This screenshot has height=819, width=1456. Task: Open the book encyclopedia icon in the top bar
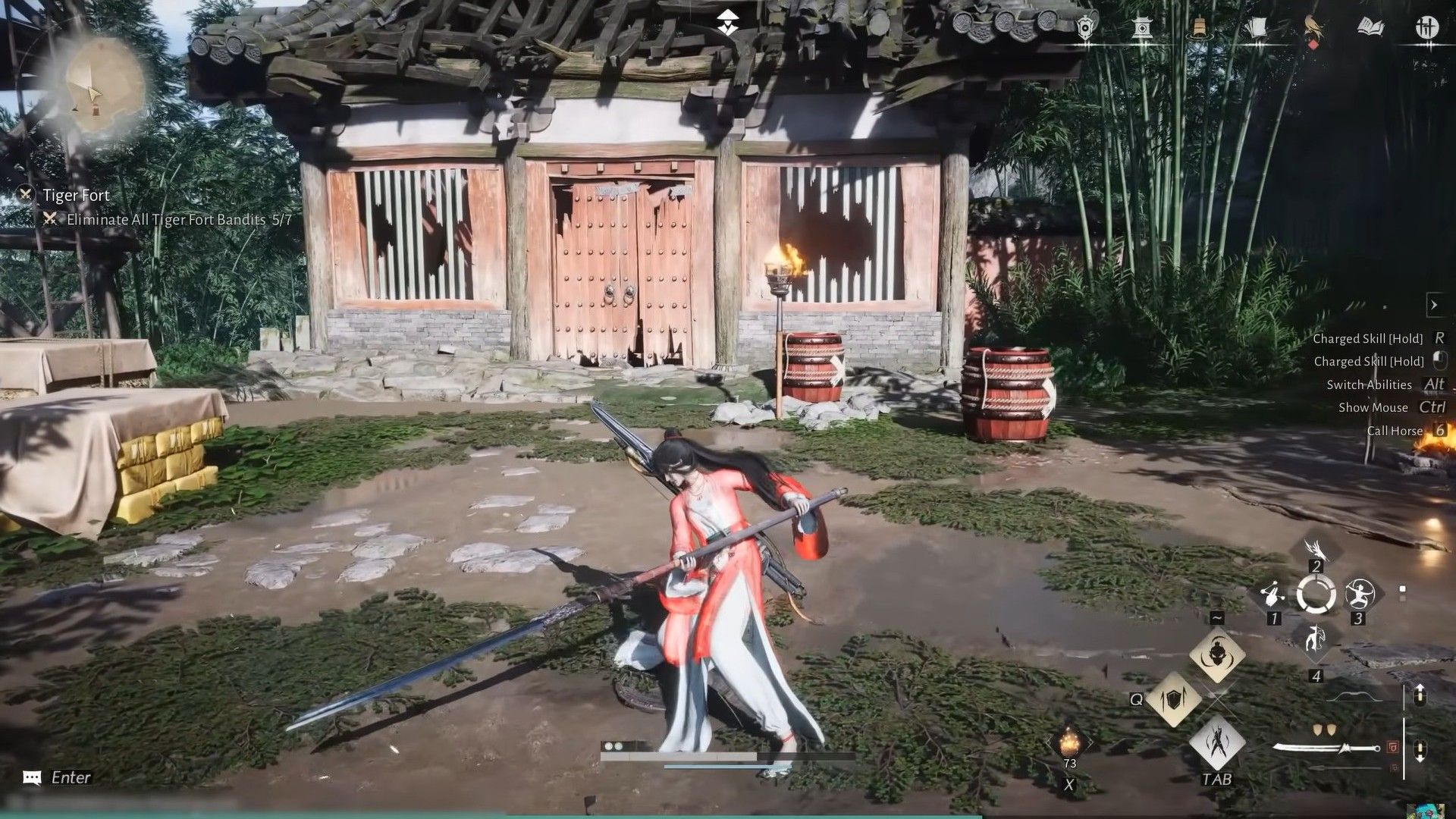click(x=1369, y=26)
